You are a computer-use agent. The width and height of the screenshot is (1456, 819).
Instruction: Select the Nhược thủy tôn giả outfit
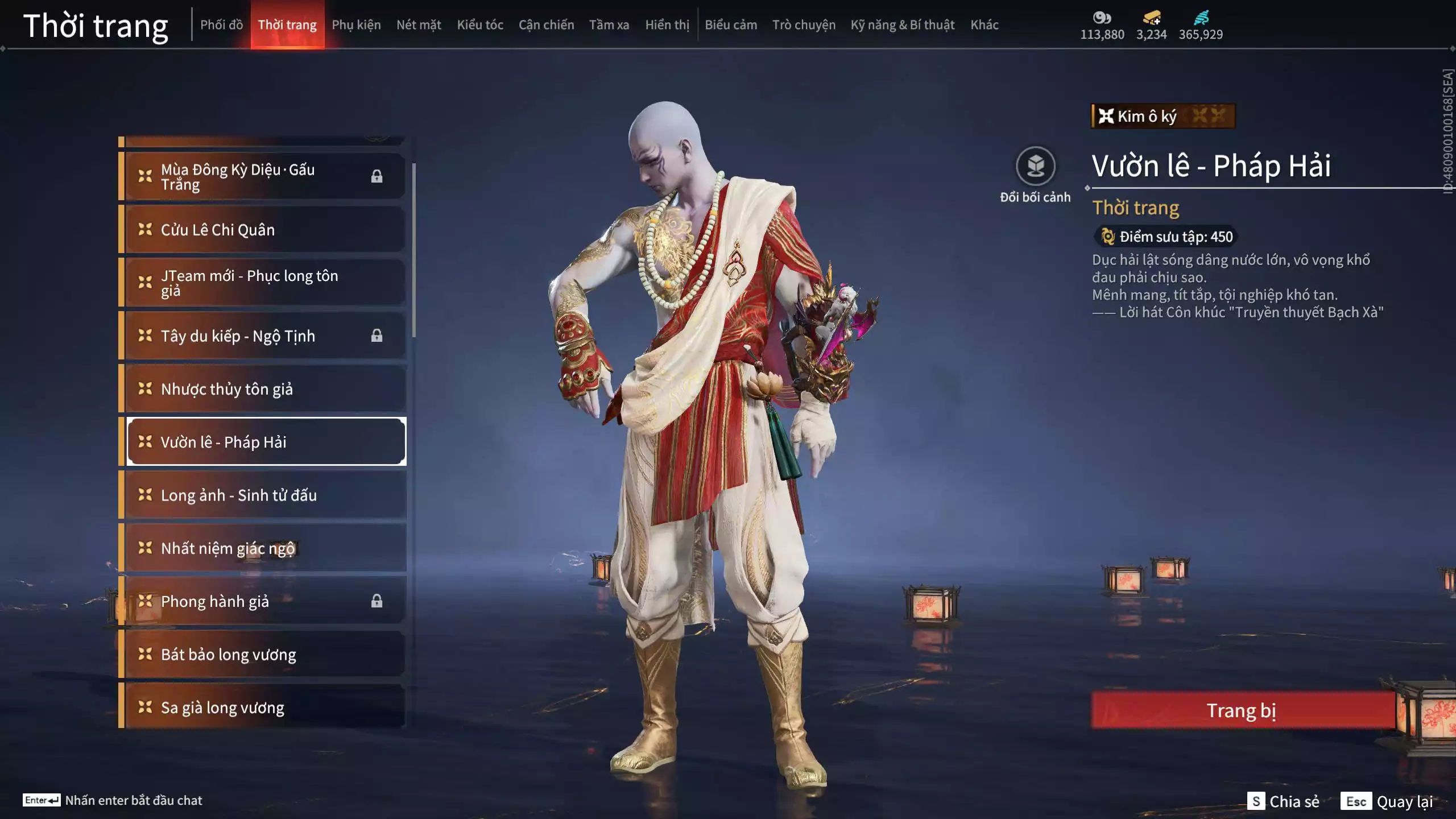point(265,389)
